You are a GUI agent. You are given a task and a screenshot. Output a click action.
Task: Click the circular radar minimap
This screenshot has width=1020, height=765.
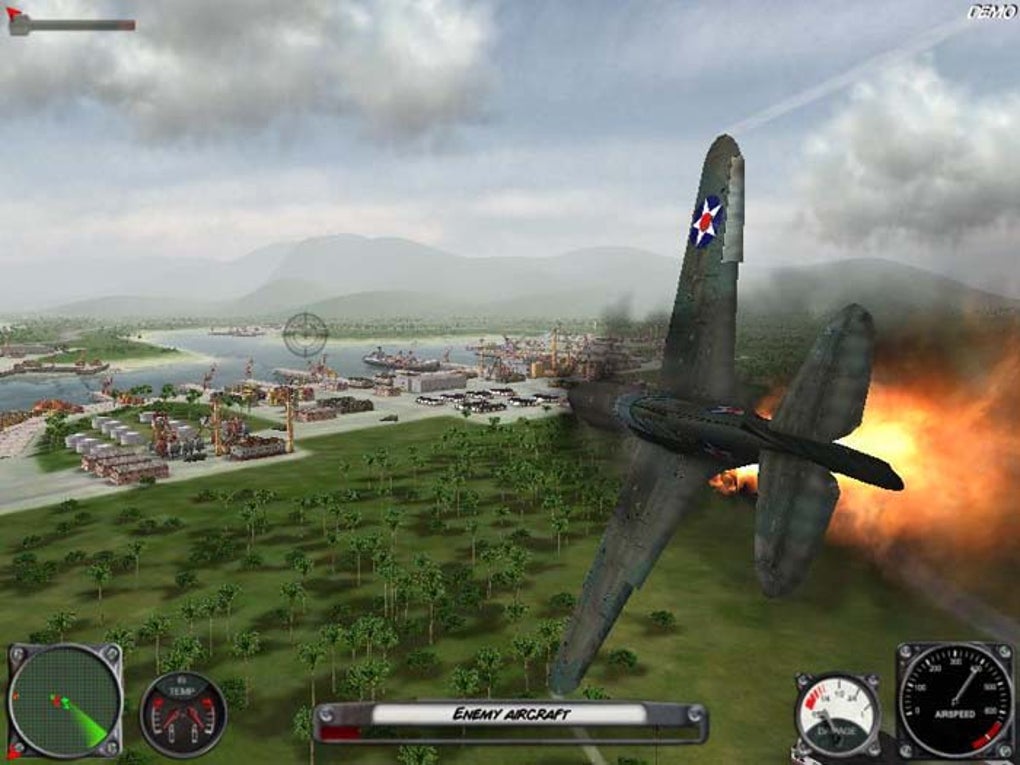(64, 700)
